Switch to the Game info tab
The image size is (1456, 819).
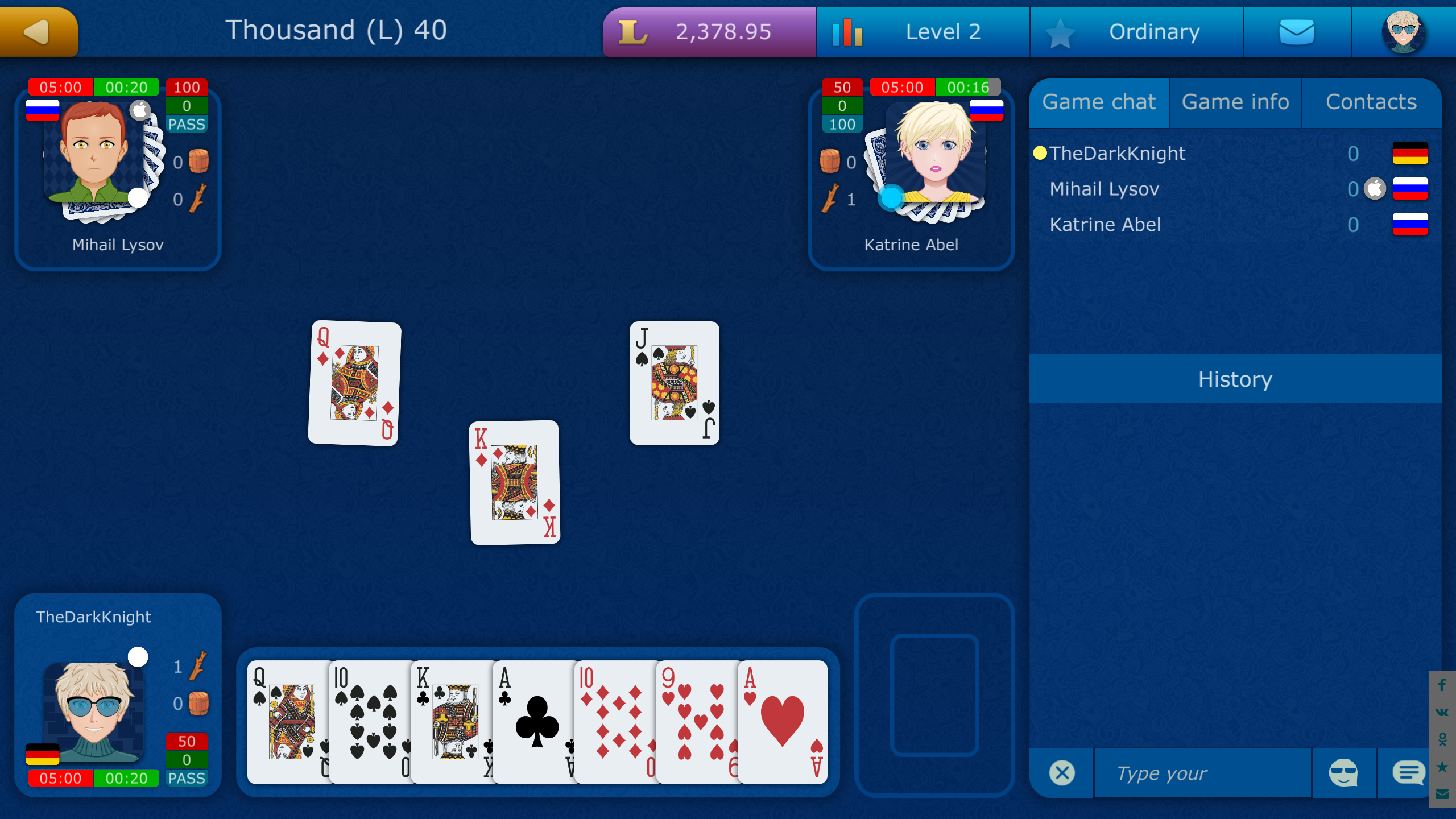point(1235,102)
